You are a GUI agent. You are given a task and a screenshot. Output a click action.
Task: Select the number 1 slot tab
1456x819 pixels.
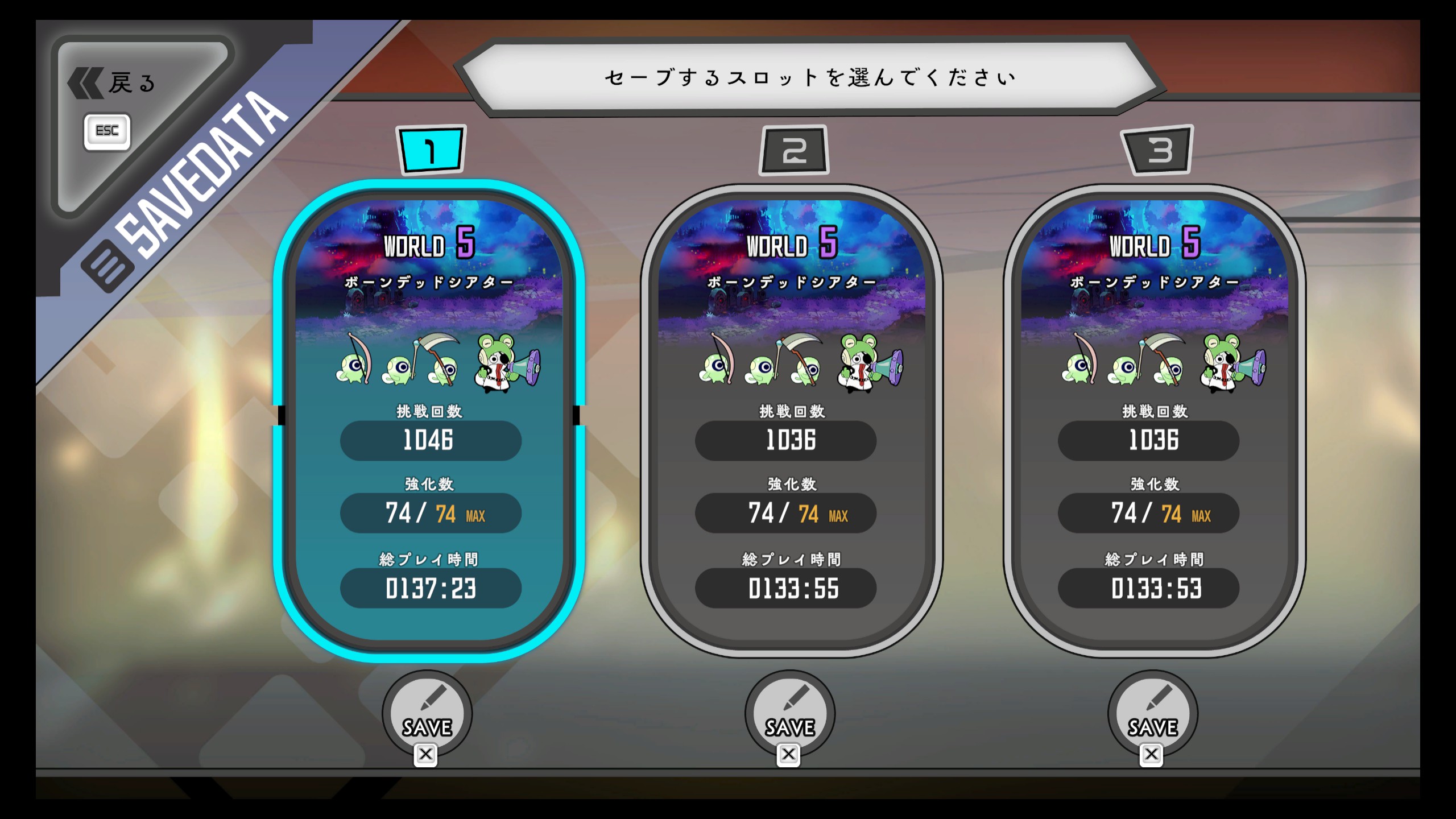(x=431, y=150)
